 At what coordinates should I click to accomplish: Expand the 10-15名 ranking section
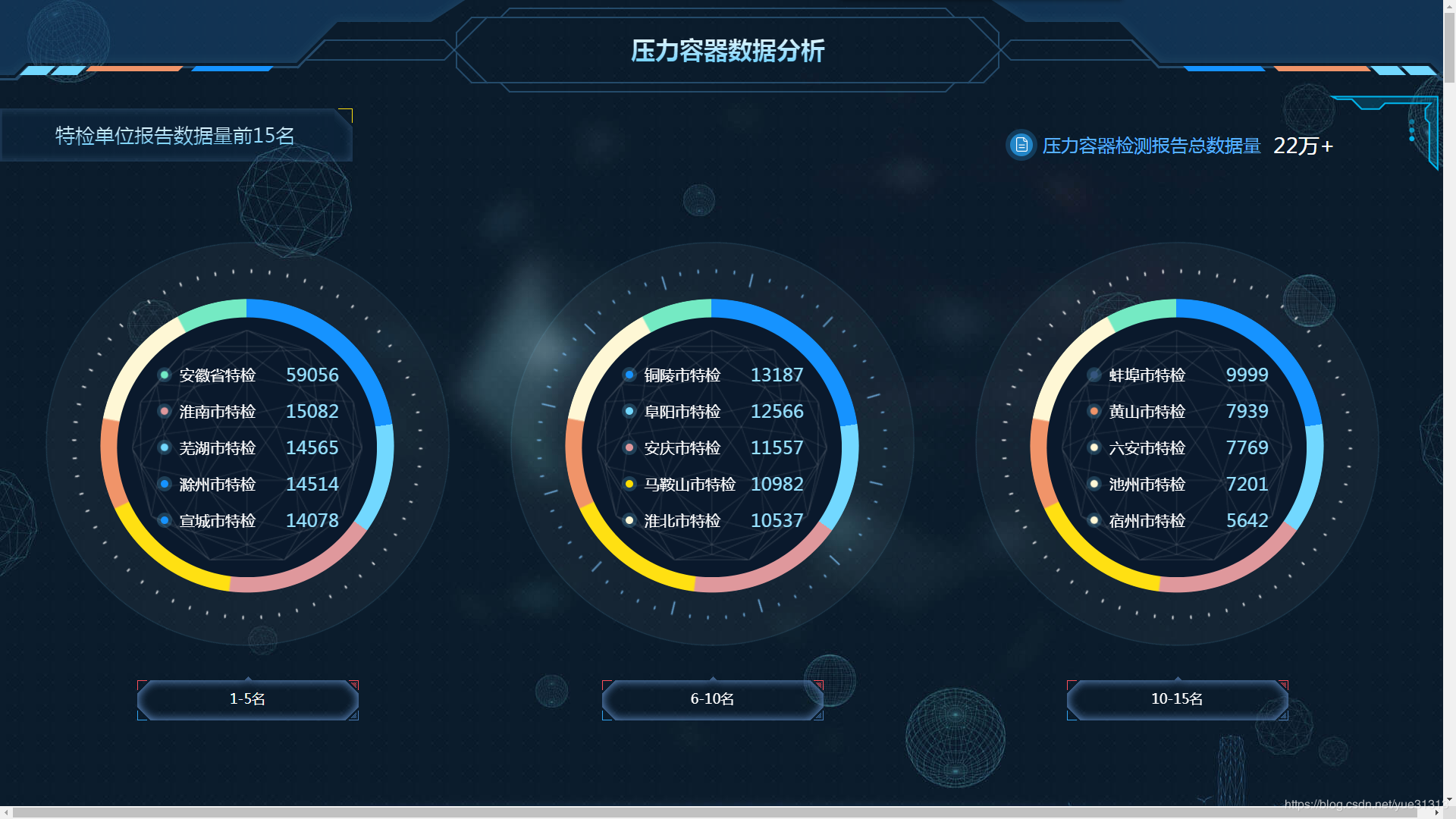1176,698
